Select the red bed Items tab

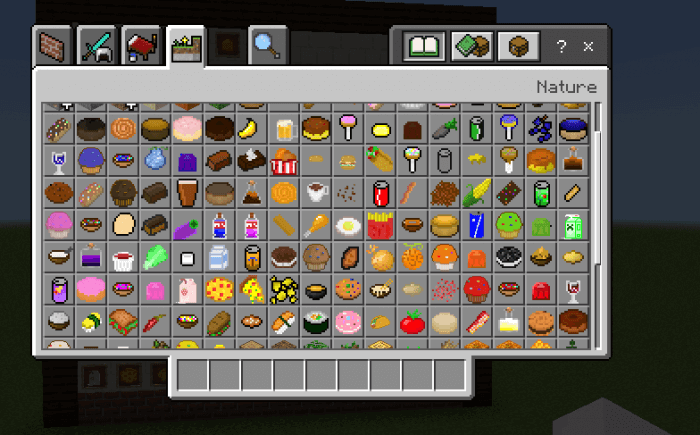pyautogui.click(x=140, y=47)
